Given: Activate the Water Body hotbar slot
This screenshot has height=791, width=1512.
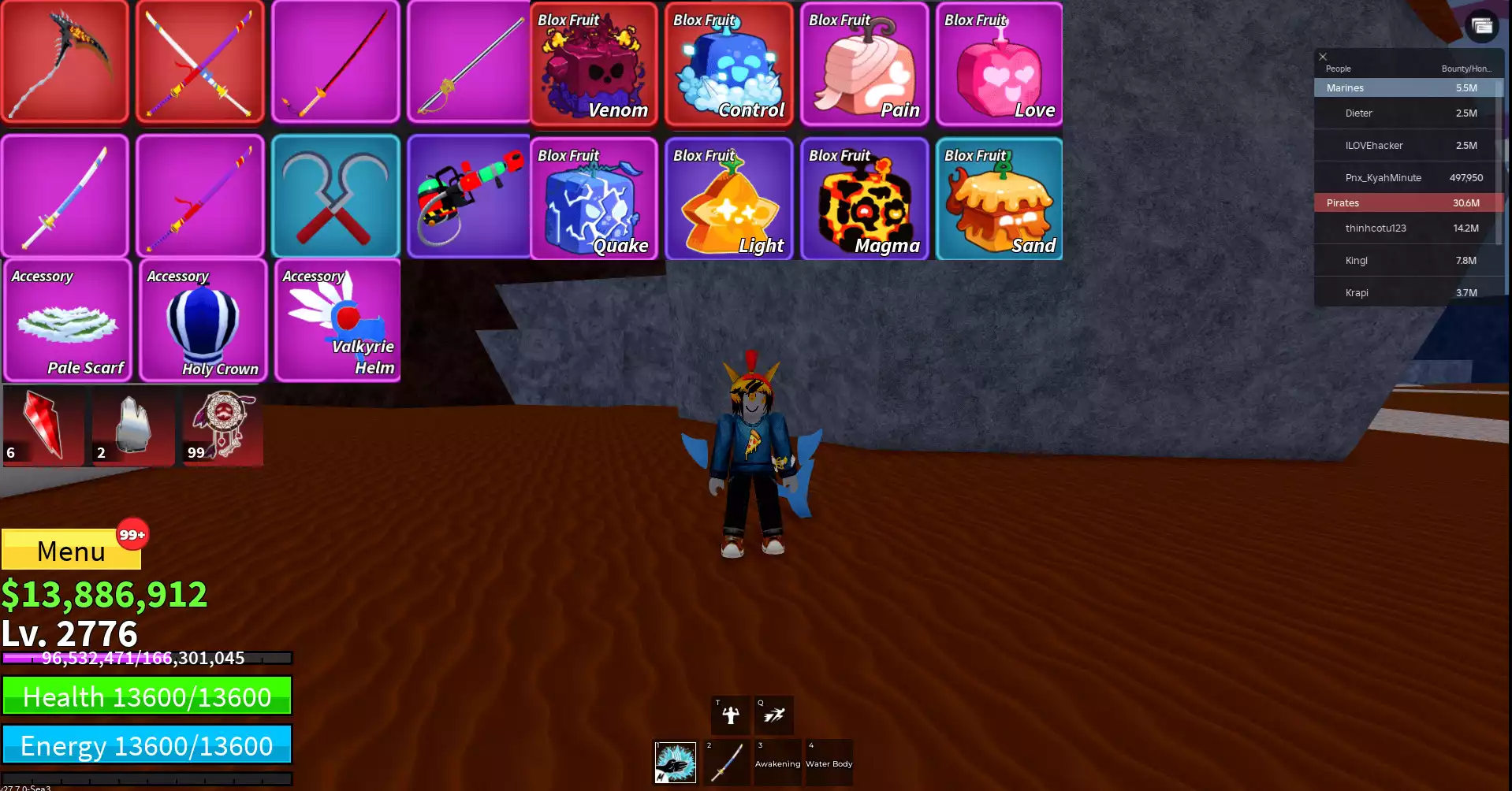Looking at the screenshot, I should tap(829, 762).
